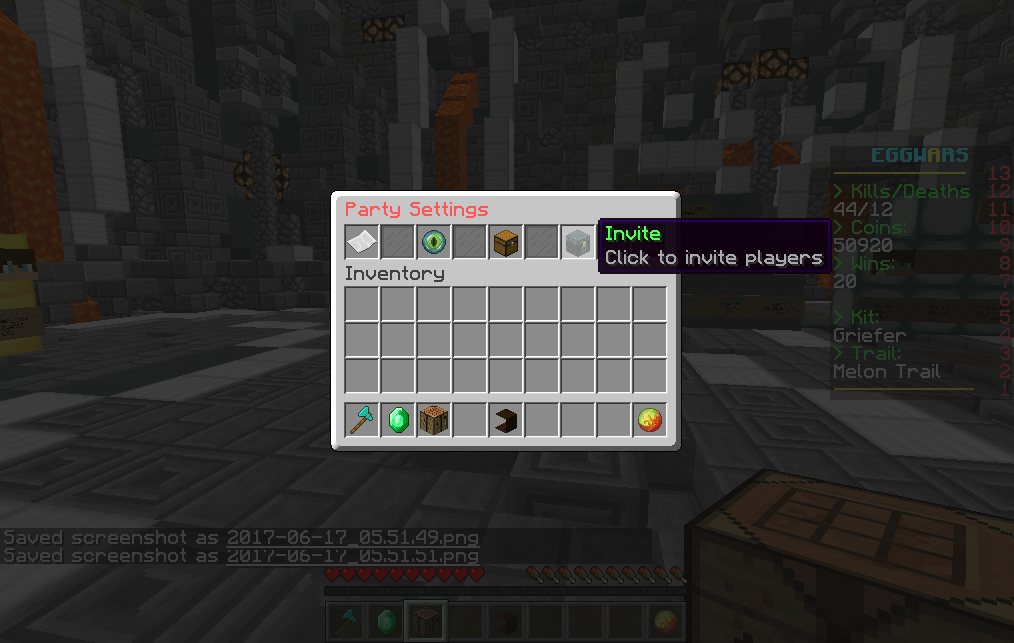
Task: Click the magma cream slot
Action: coord(650,420)
